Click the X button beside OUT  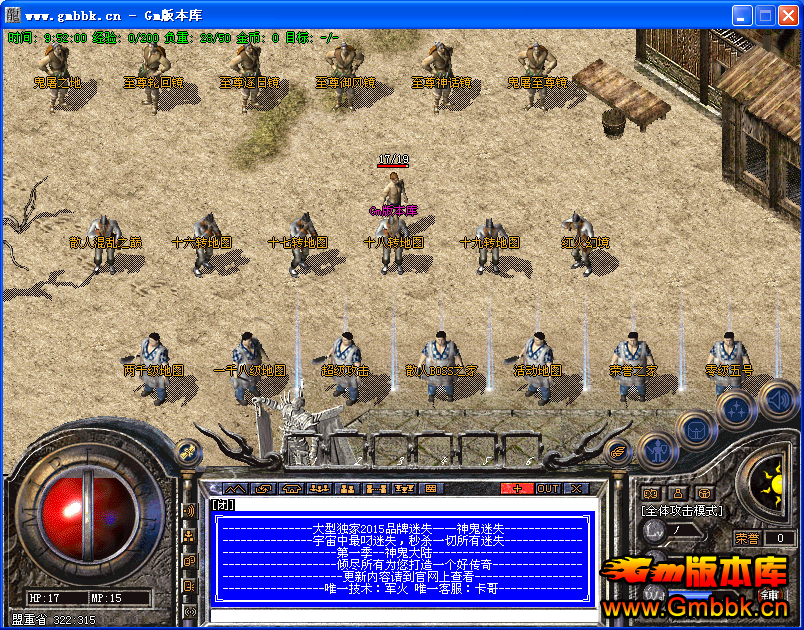coord(577,488)
